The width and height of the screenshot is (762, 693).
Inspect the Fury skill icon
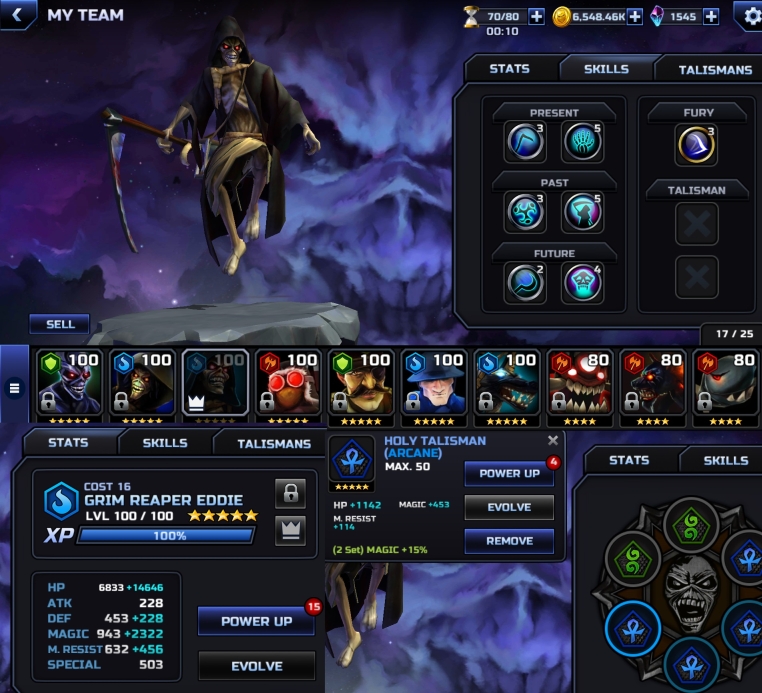(698, 145)
